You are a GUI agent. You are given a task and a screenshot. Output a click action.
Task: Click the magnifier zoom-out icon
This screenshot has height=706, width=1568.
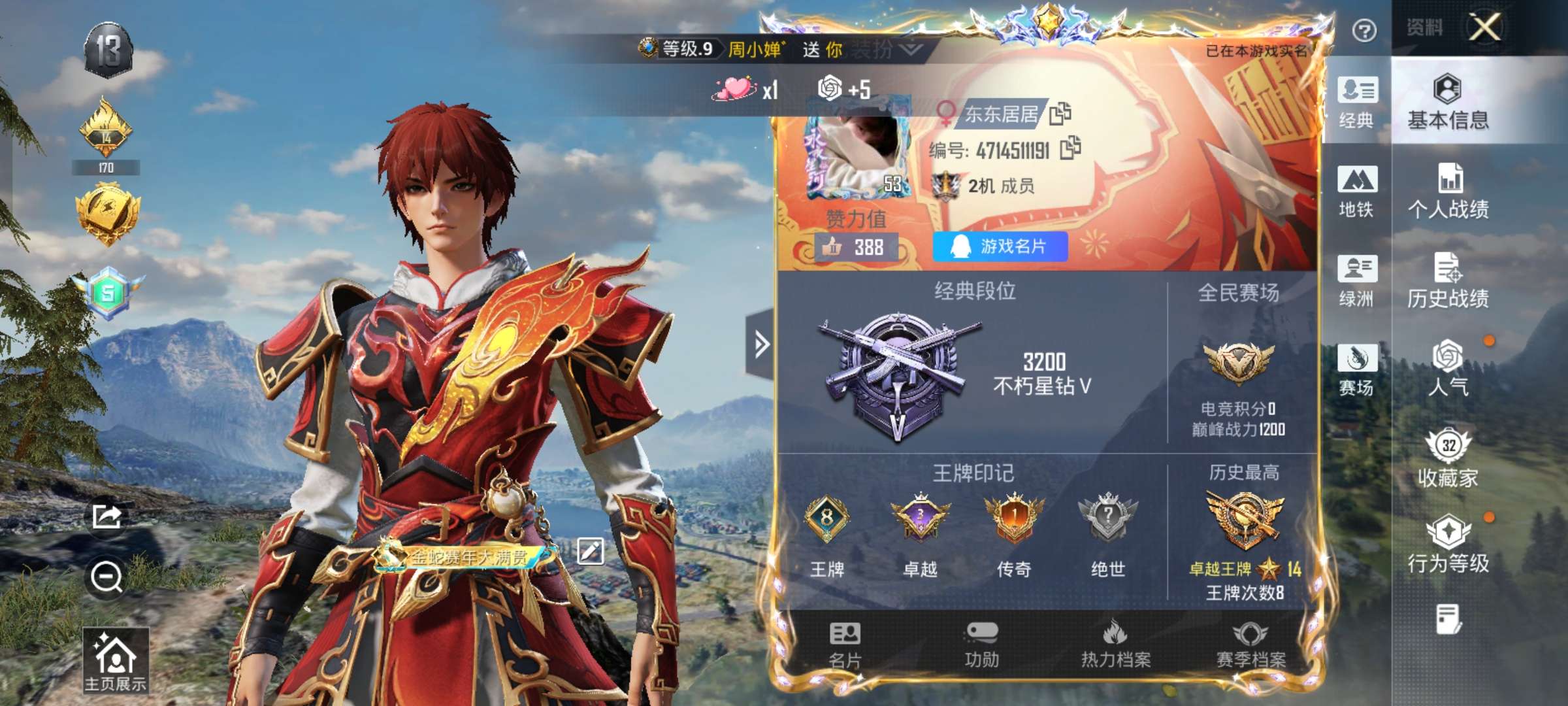(x=106, y=577)
